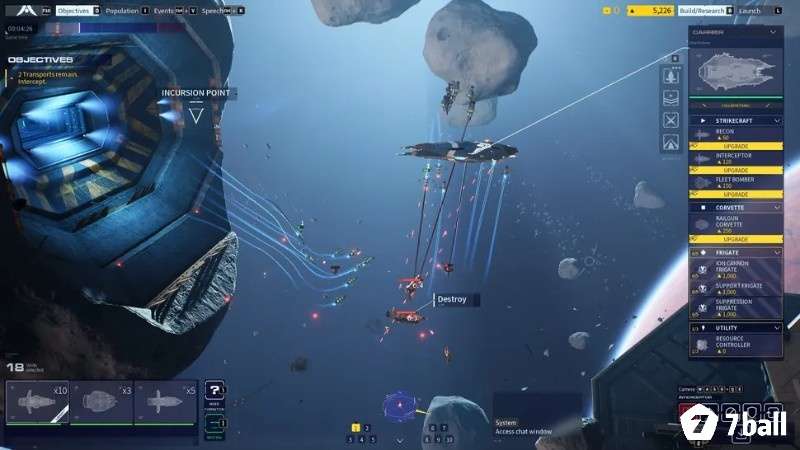Click the Upgrade bar under Interceptor
800x450 pixels.
pos(735,170)
